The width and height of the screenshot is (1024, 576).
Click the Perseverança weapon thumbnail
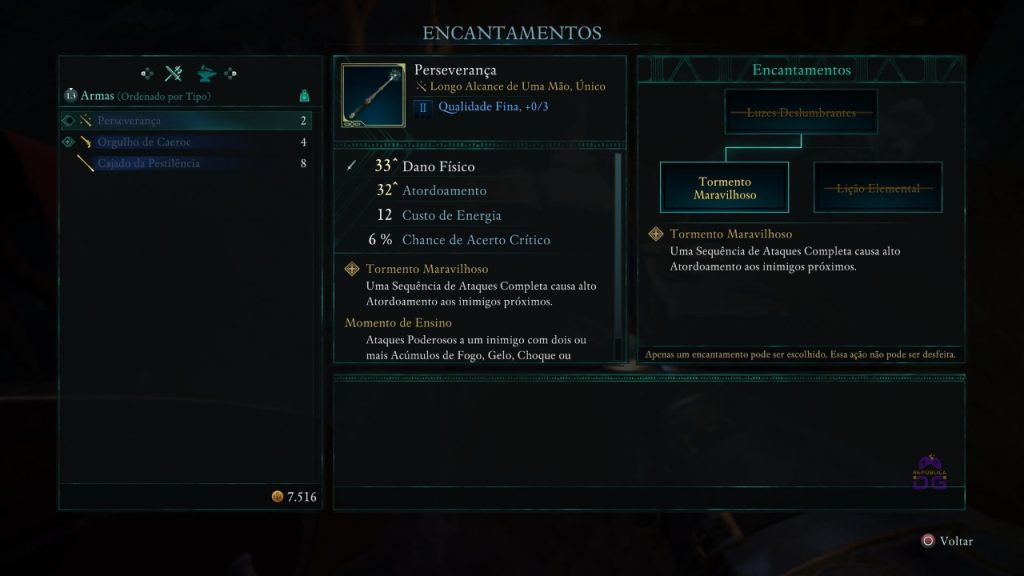coord(373,97)
